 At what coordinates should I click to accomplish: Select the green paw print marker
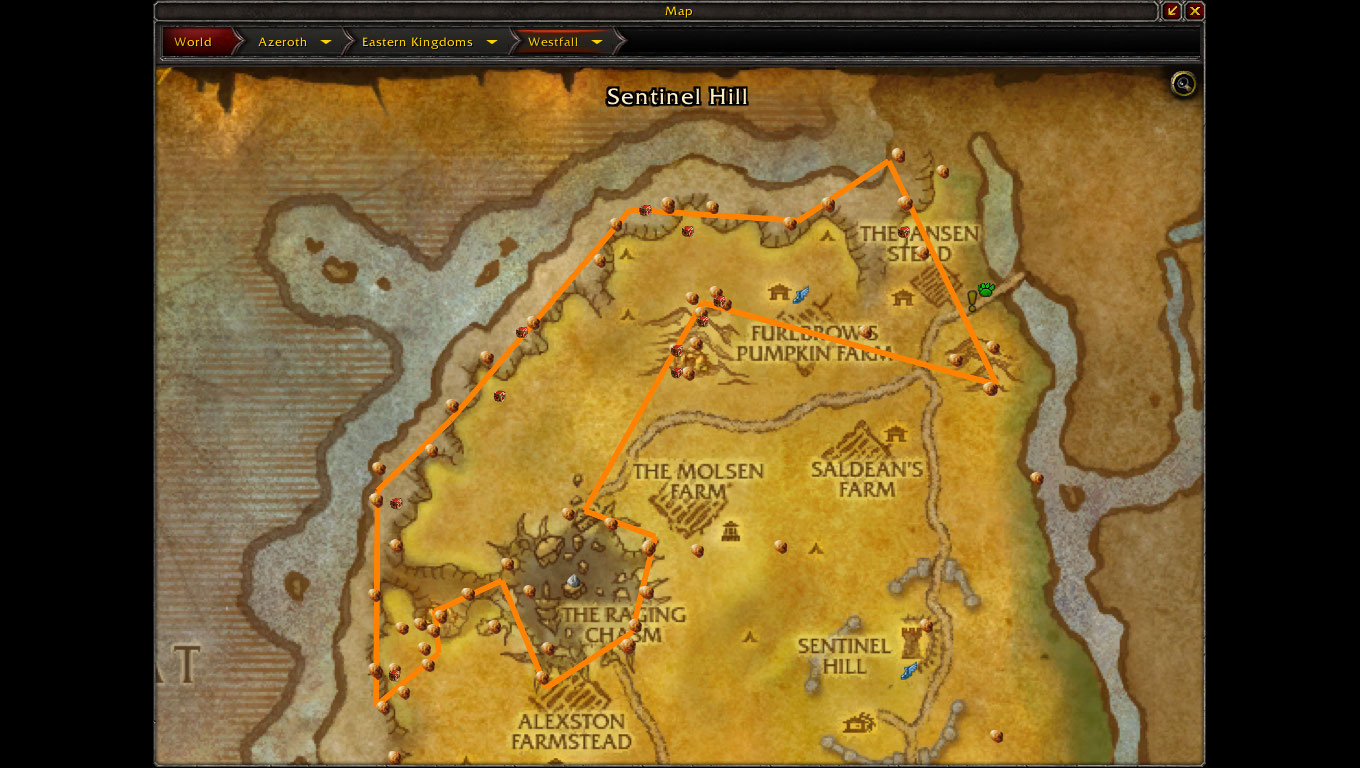tap(987, 290)
